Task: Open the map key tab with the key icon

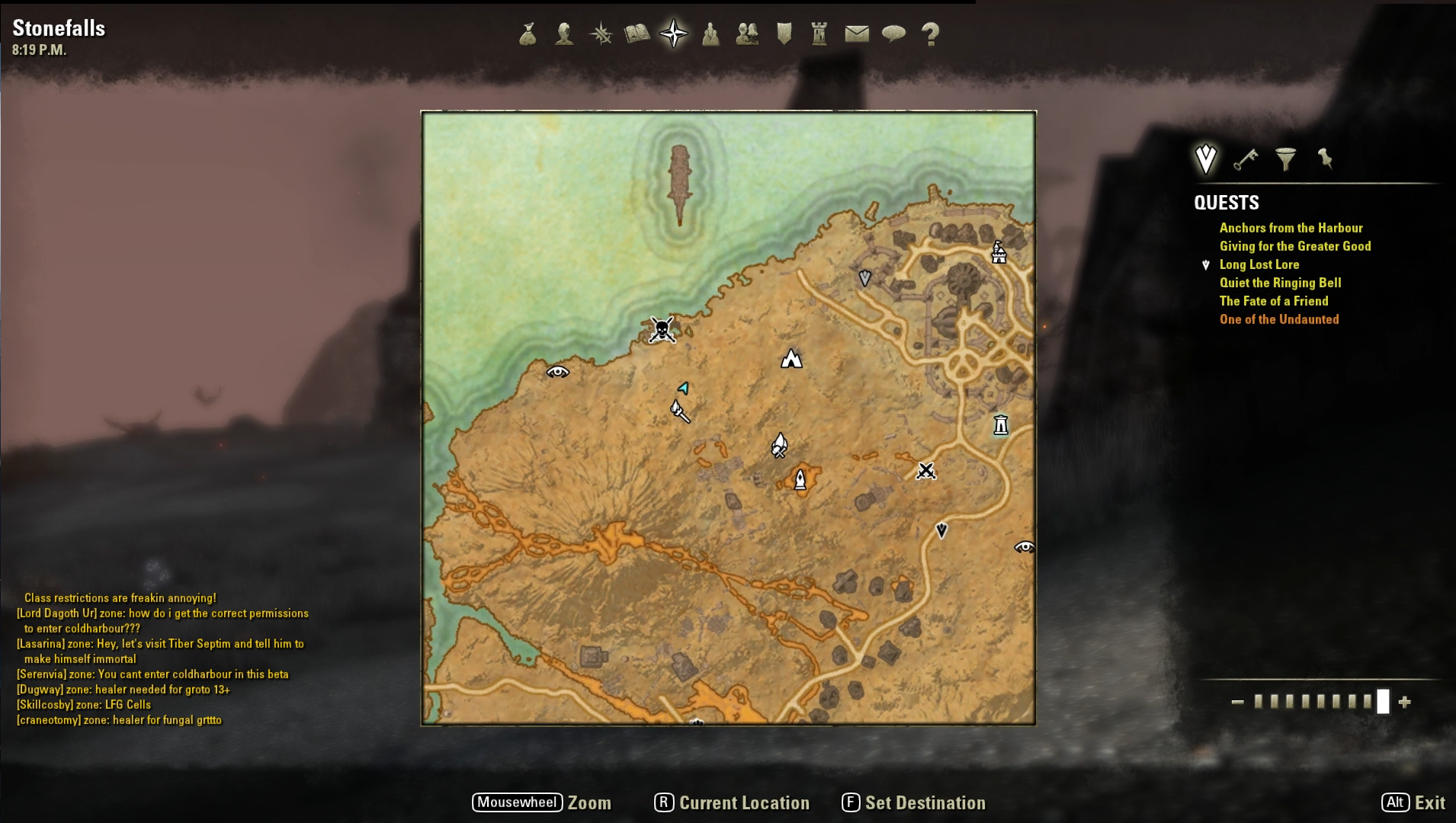Action: tap(1246, 158)
